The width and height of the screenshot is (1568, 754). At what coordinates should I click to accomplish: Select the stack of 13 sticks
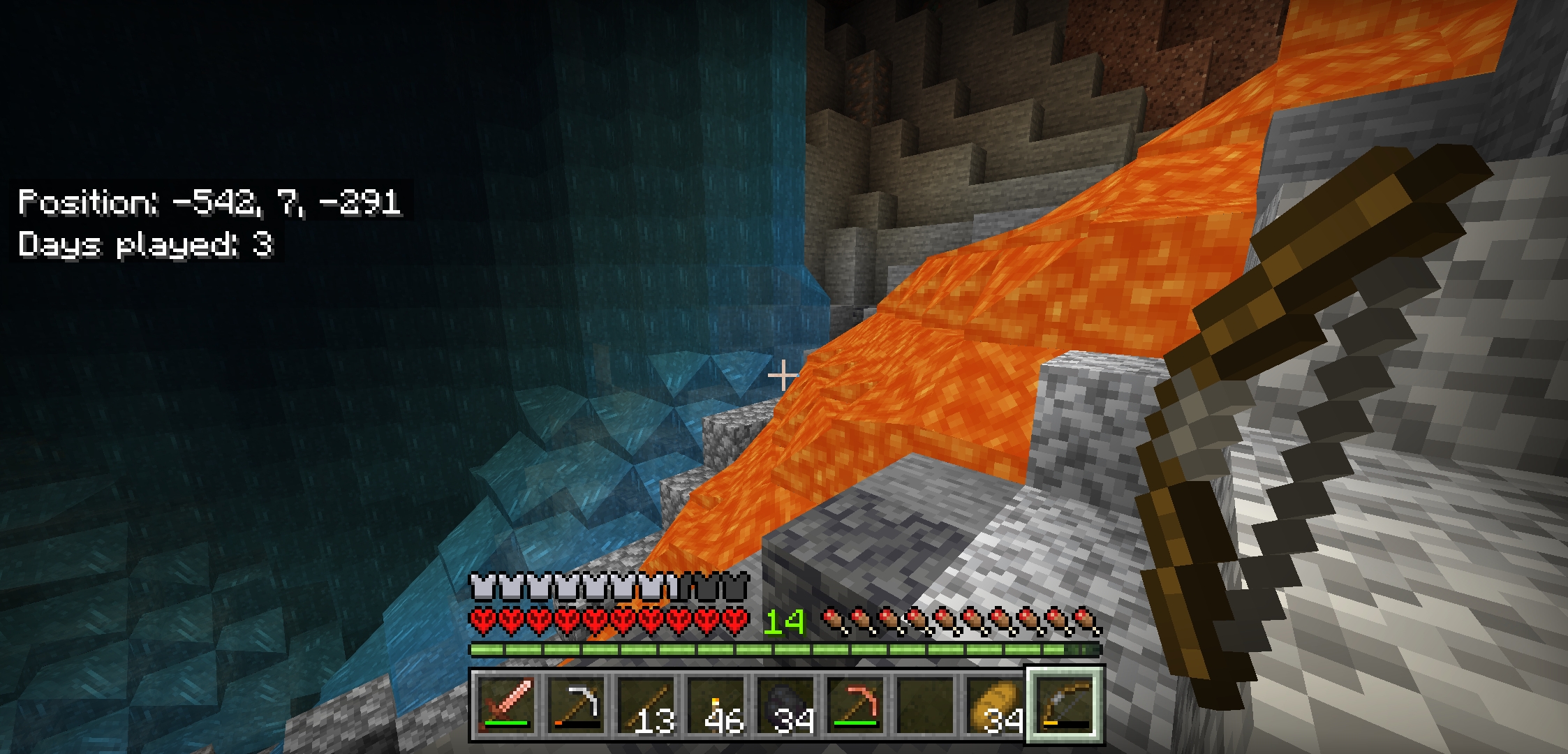point(646,705)
